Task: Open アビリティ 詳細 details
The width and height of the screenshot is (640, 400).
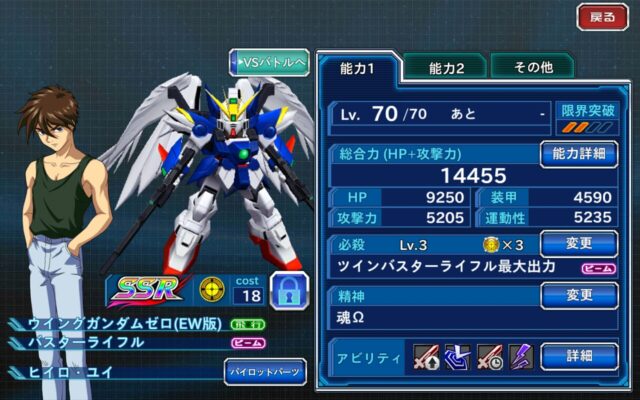Action: tap(579, 356)
